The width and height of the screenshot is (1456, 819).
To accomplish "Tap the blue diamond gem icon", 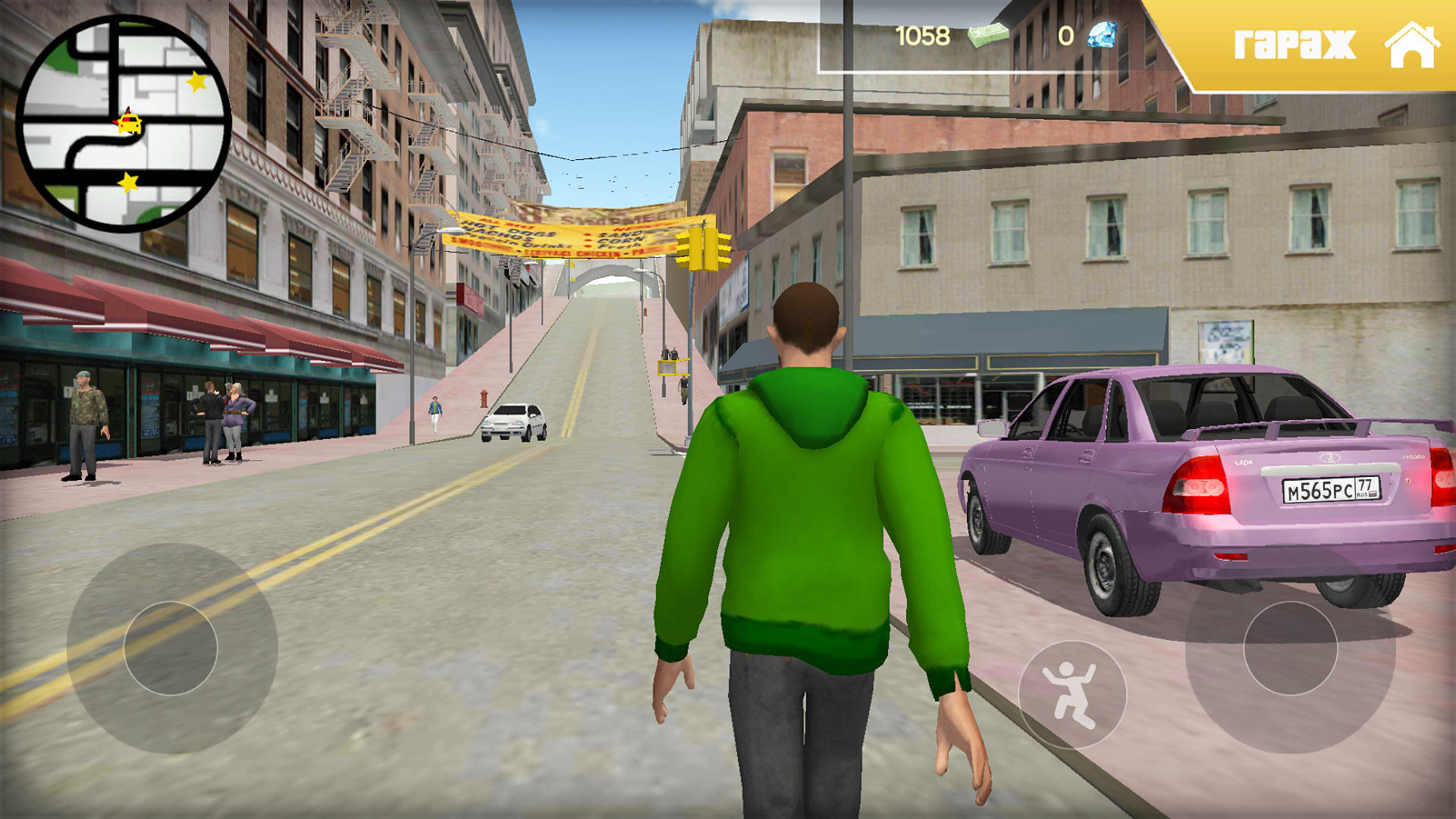I will pos(1101,36).
